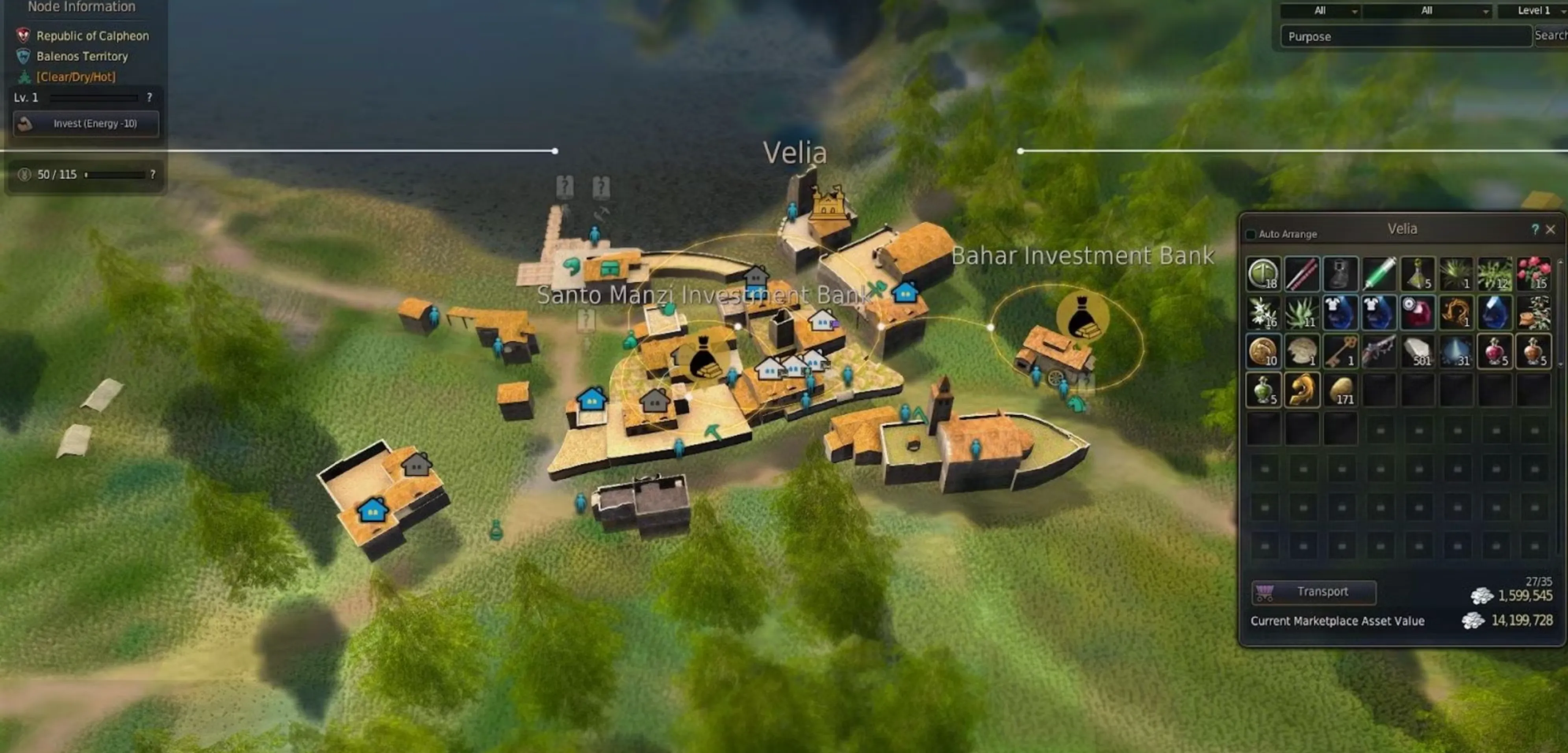
Task: Select the rifle weapon item slot
Action: click(1379, 351)
